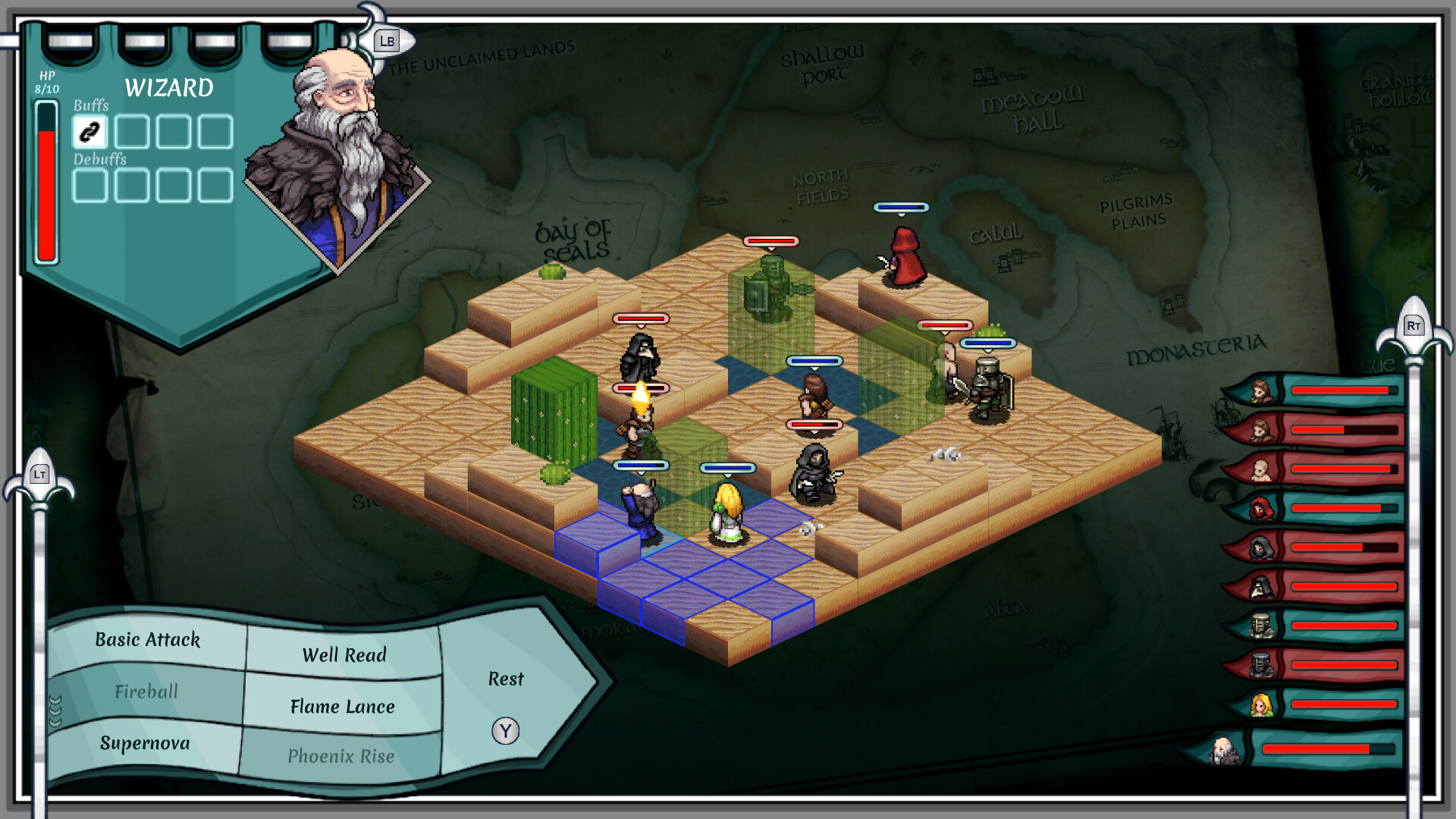
Task: Choose the Supernova ability
Action: [x=144, y=744]
